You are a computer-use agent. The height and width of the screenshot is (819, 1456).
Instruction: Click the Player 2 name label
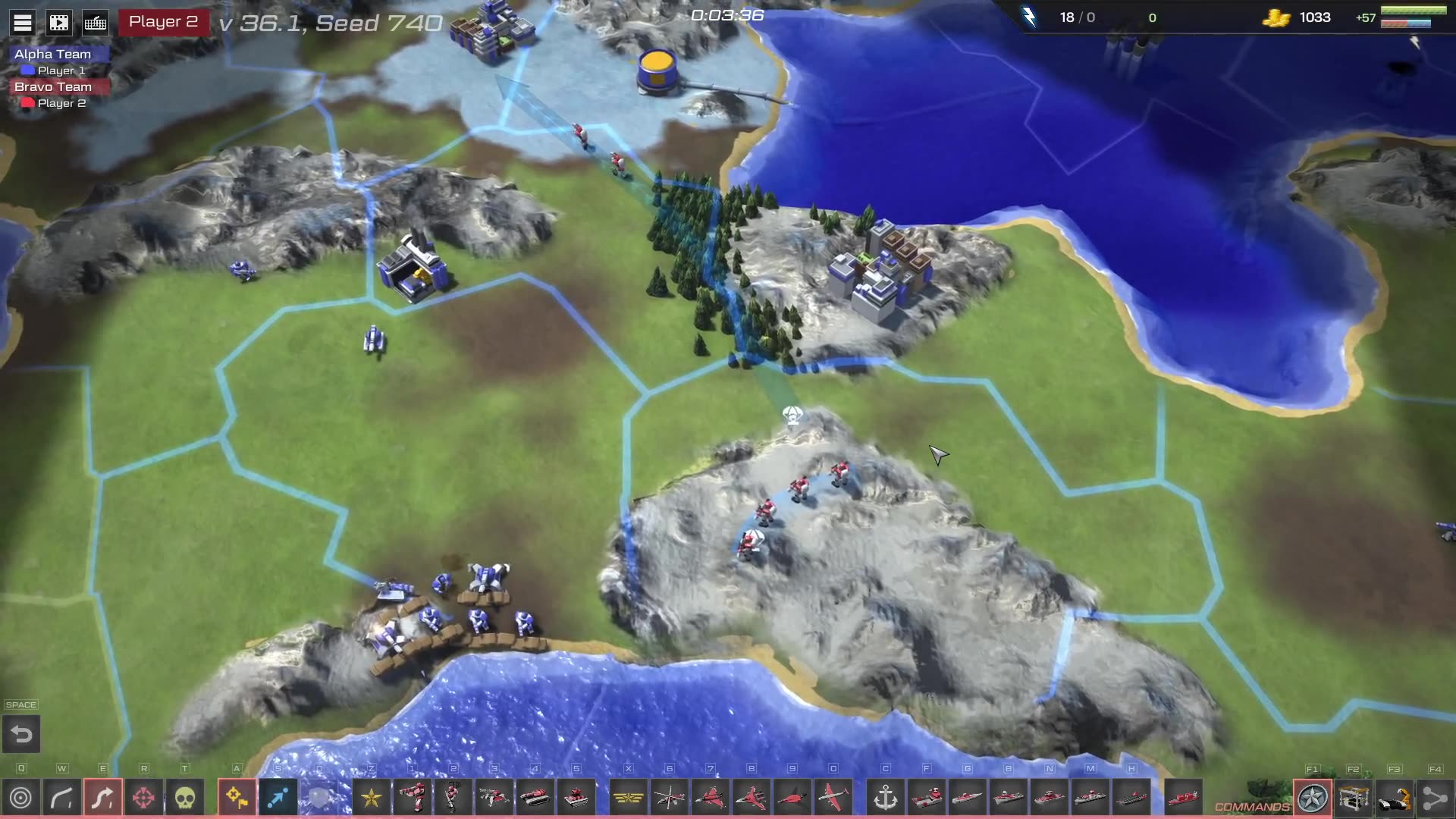point(163,22)
